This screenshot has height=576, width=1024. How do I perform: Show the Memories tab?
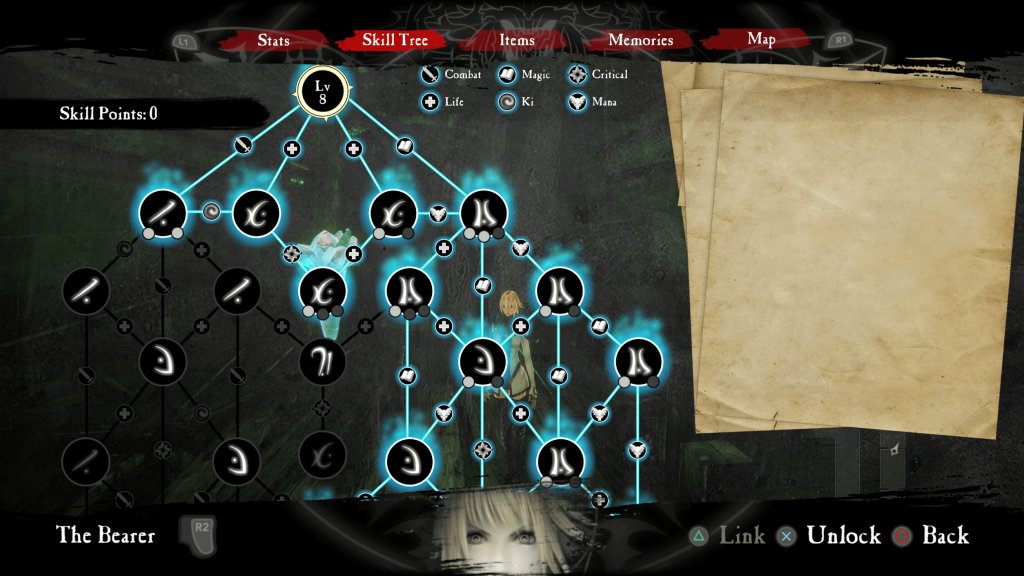[641, 41]
